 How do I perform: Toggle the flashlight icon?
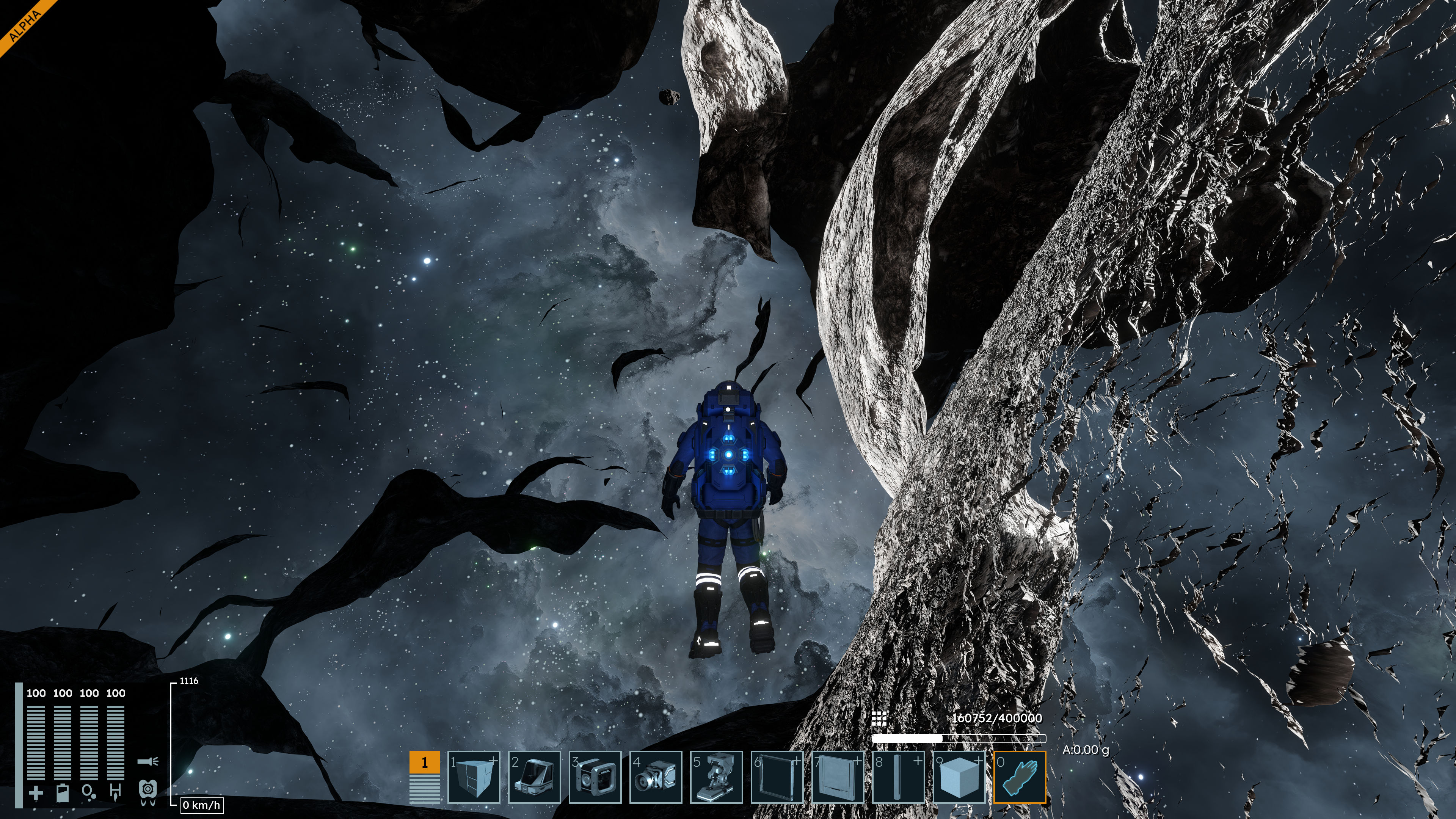(x=147, y=761)
